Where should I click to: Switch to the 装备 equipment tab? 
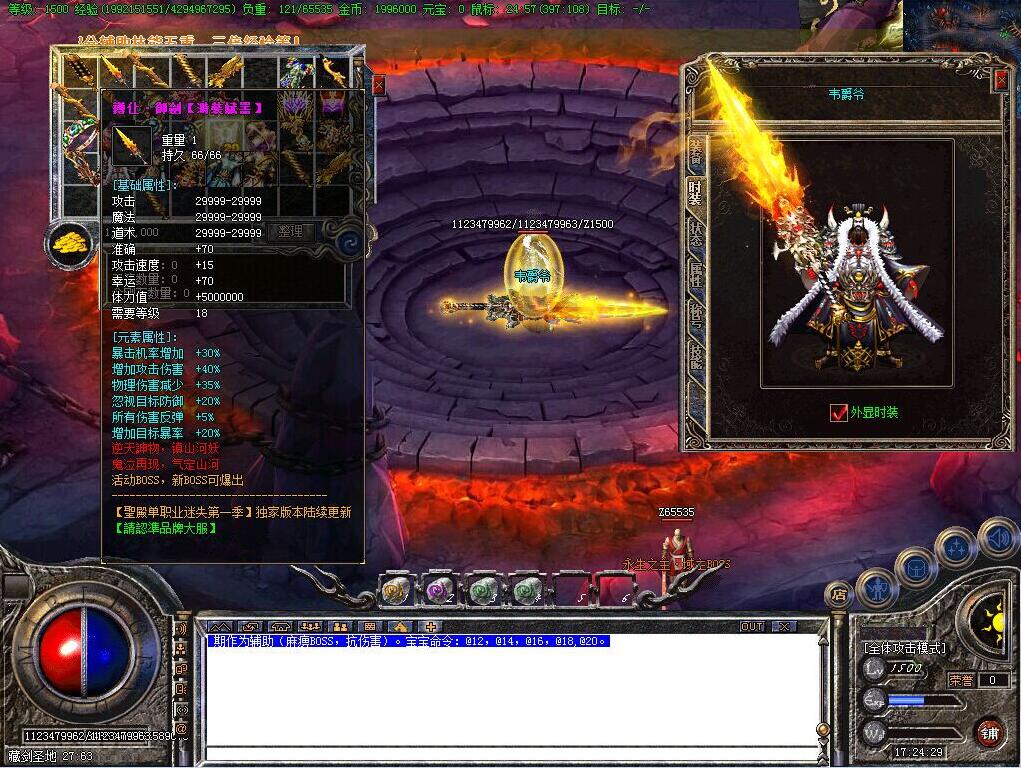[x=696, y=152]
